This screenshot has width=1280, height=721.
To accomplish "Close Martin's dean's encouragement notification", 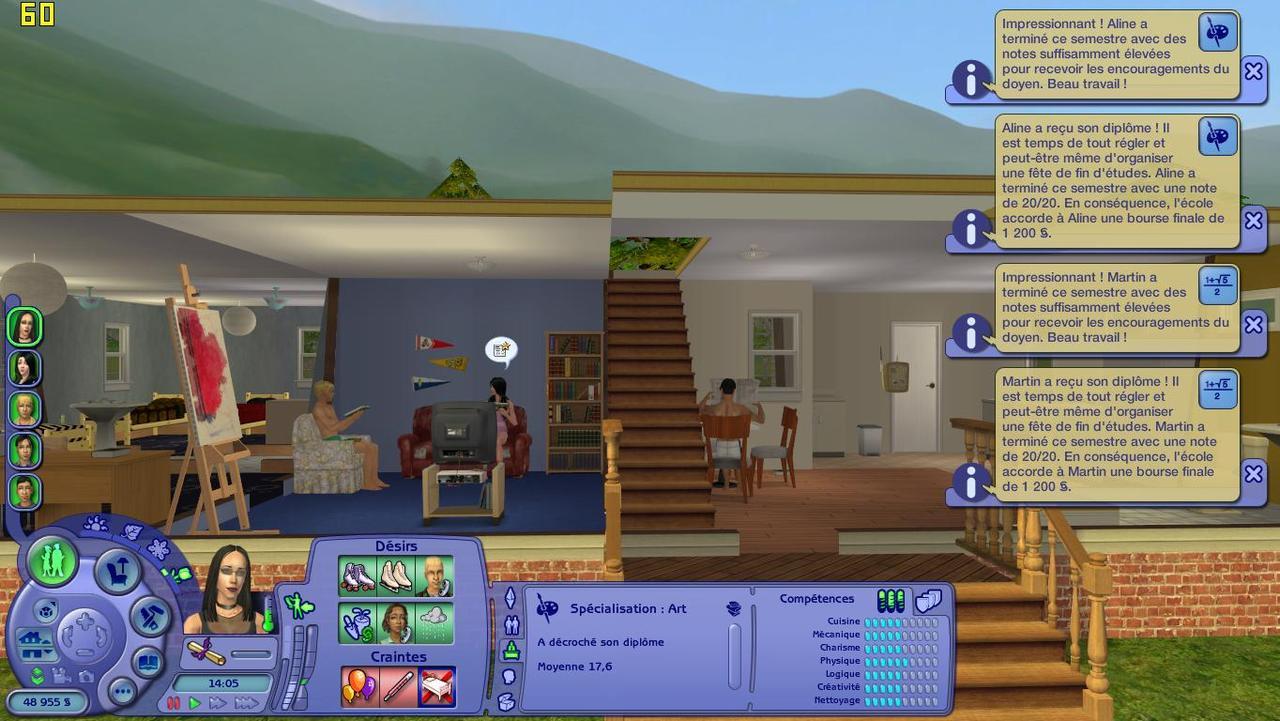I will pos(1253,324).
